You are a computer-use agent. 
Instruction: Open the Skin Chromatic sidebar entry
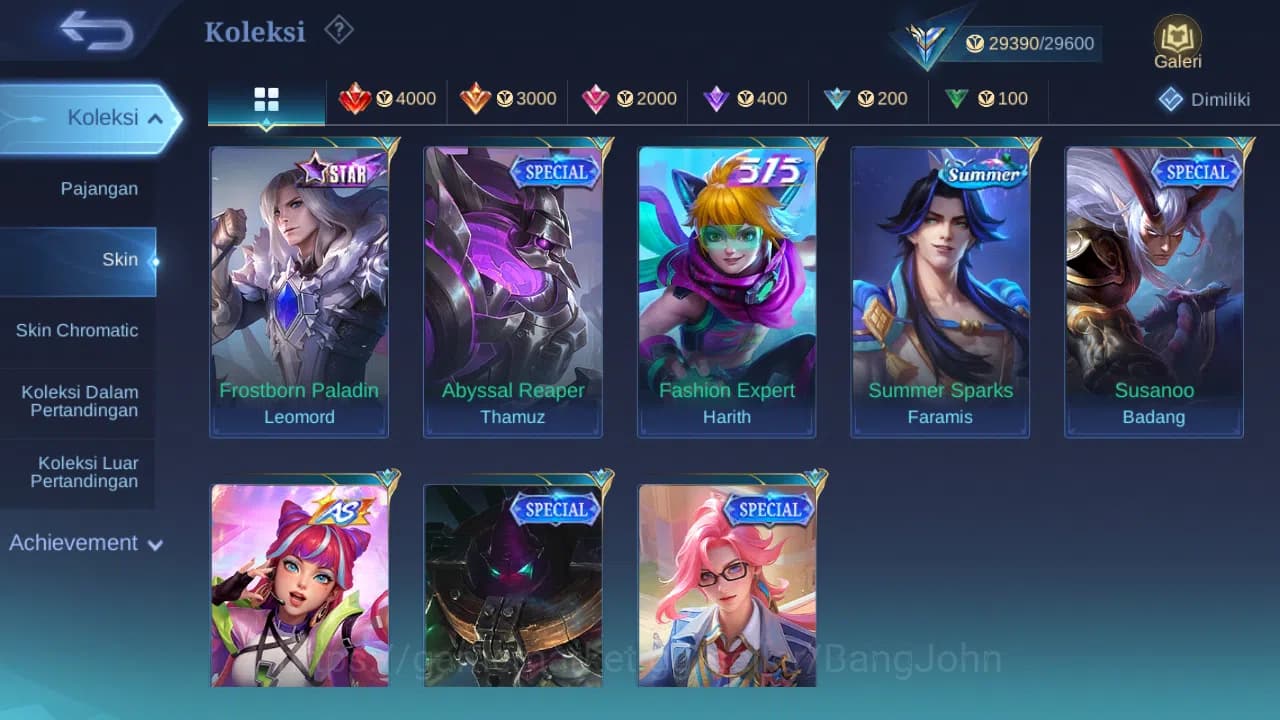click(79, 330)
